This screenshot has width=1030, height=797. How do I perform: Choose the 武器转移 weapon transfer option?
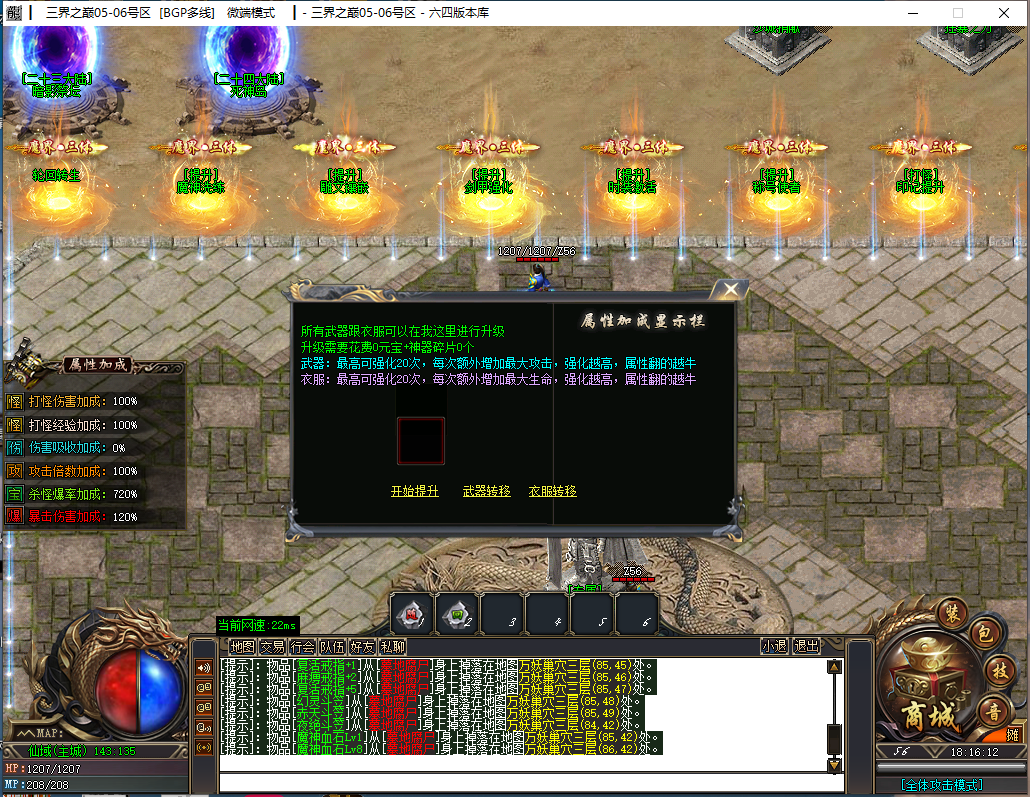[x=486, y=491]
